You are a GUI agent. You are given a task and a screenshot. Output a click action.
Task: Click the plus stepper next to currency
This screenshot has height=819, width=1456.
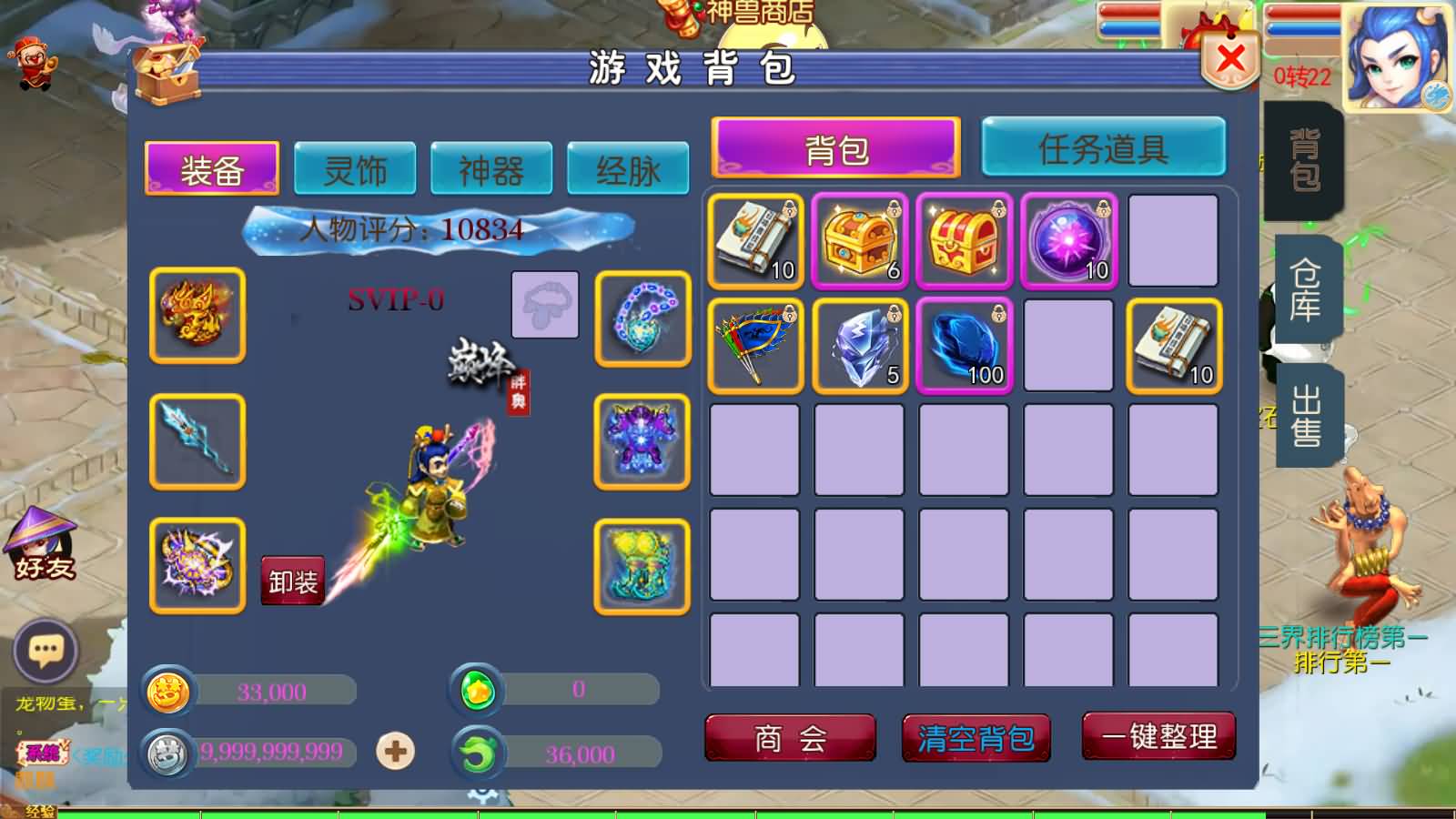tap(393, 749)
